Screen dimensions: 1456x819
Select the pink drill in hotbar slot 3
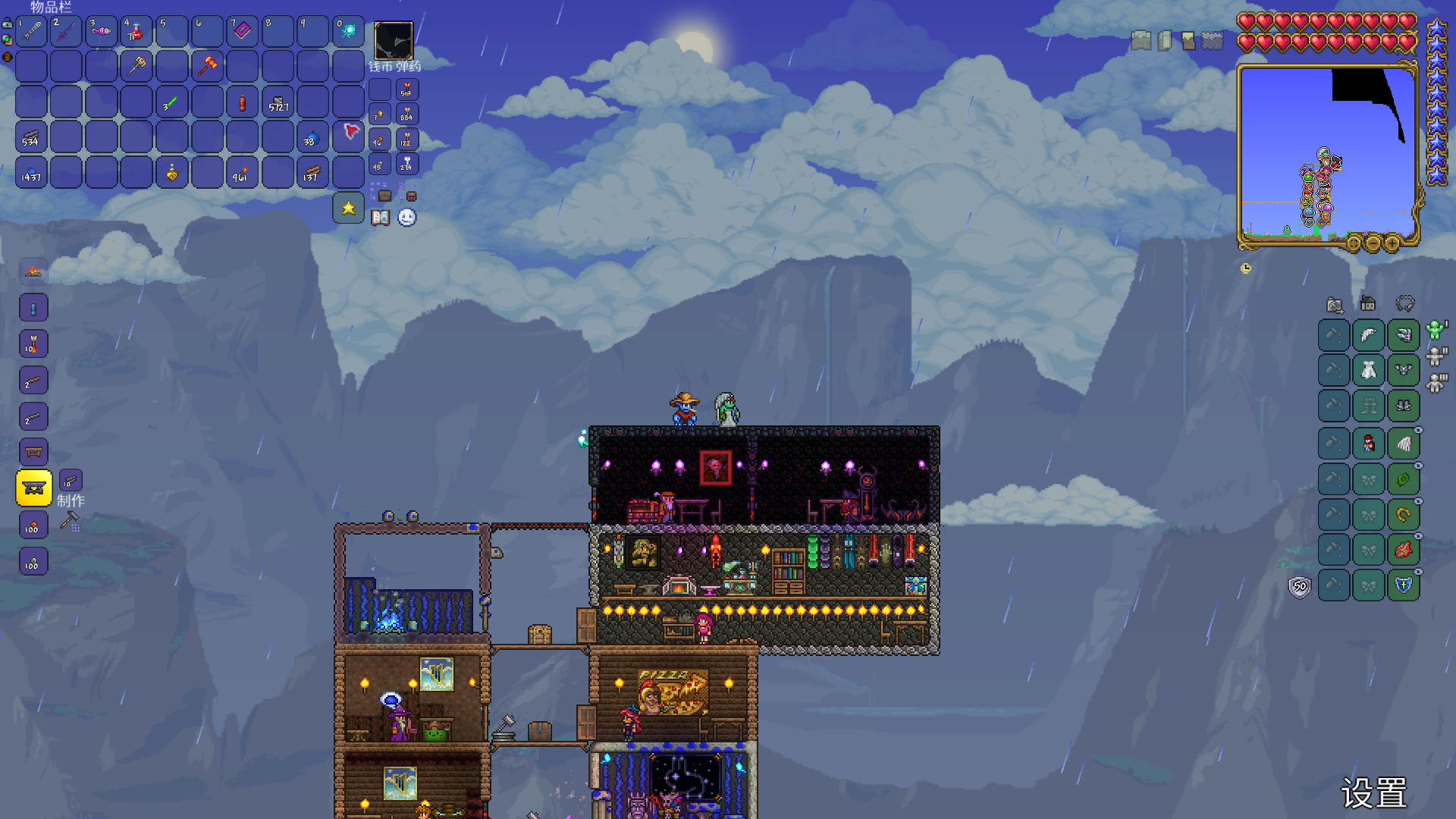(101, 31)
